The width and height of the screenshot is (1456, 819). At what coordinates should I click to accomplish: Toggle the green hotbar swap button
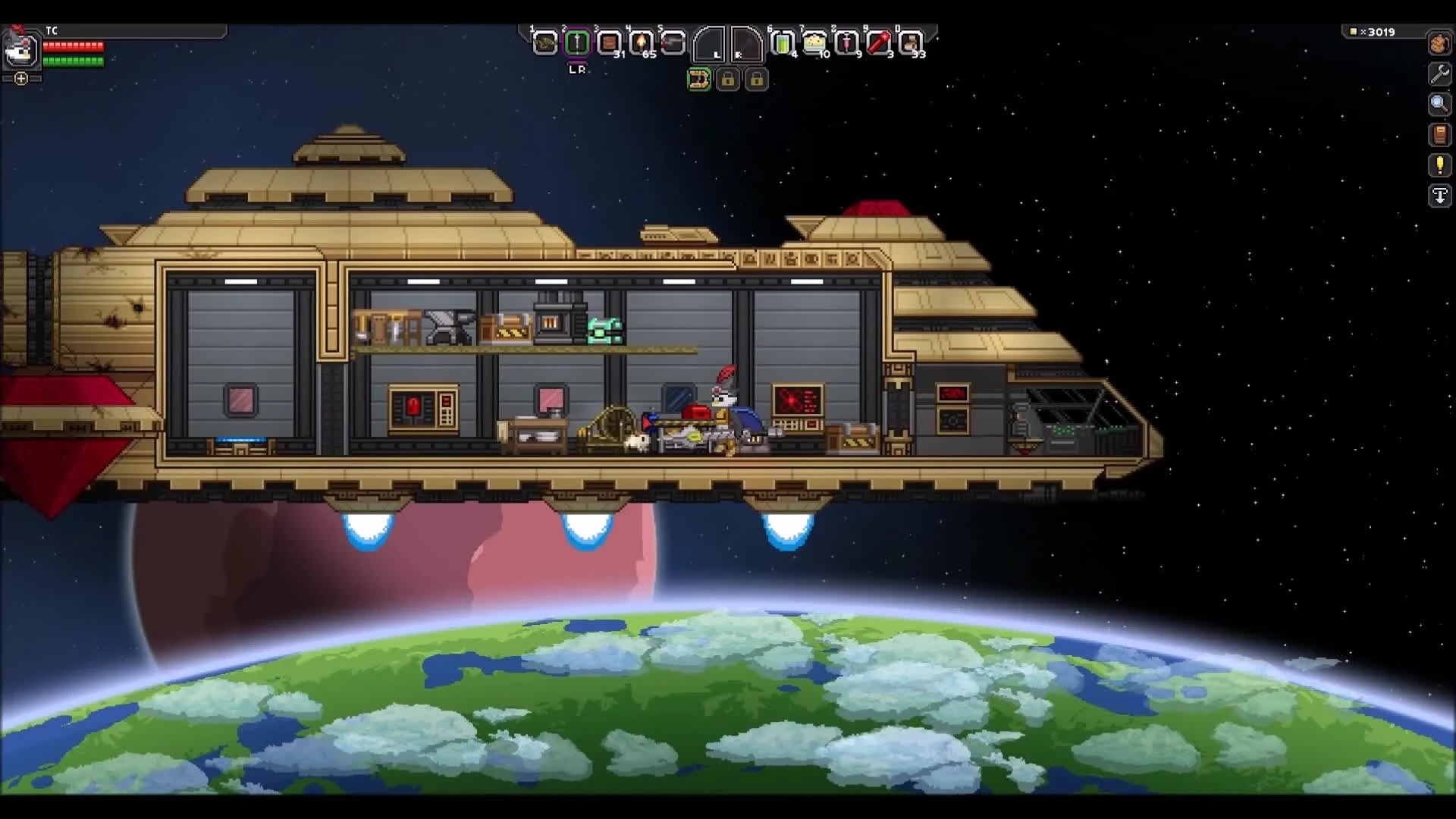click(700, 79)
